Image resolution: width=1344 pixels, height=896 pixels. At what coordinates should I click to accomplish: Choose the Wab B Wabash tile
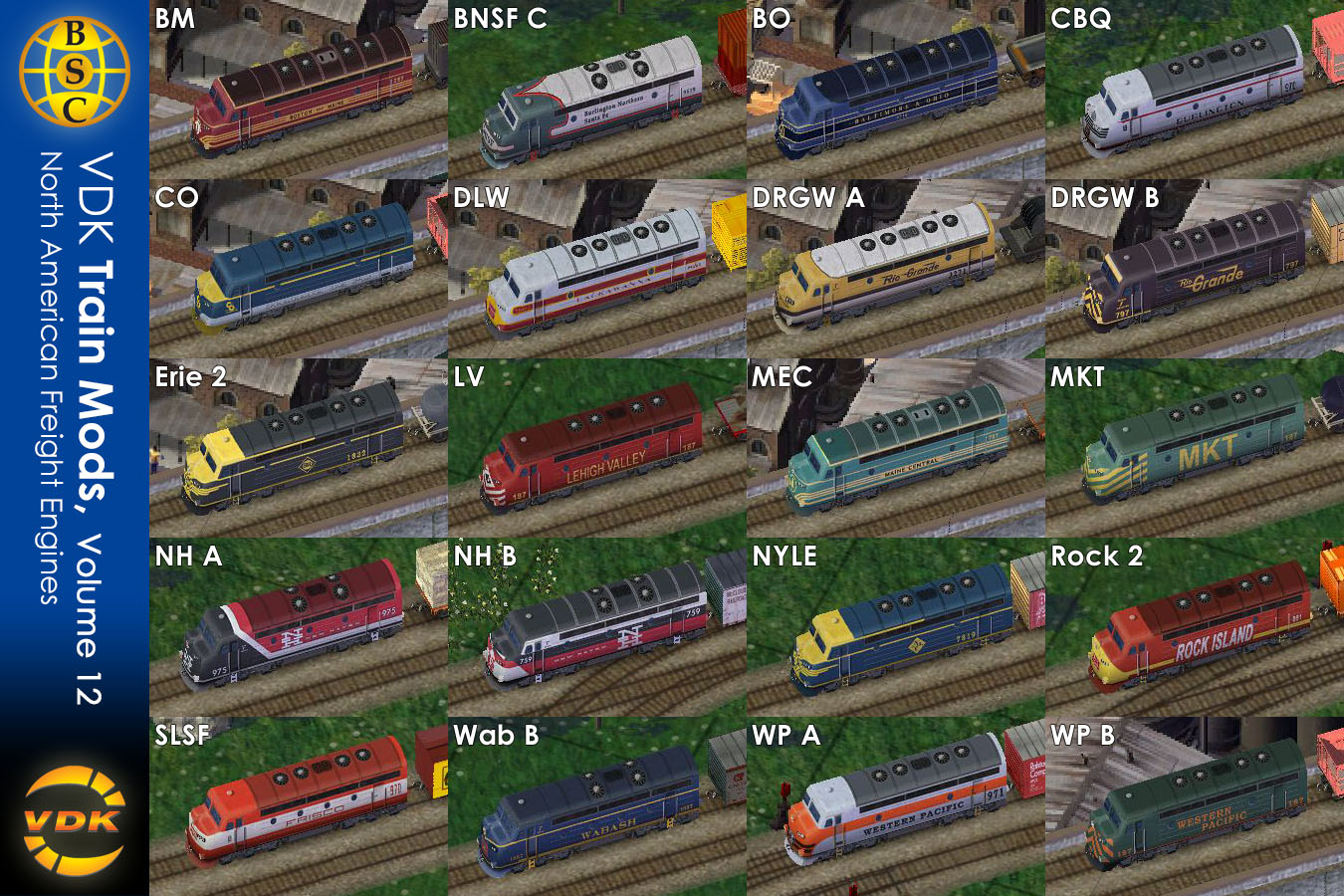pyautogui.click(x=597, y=806)
